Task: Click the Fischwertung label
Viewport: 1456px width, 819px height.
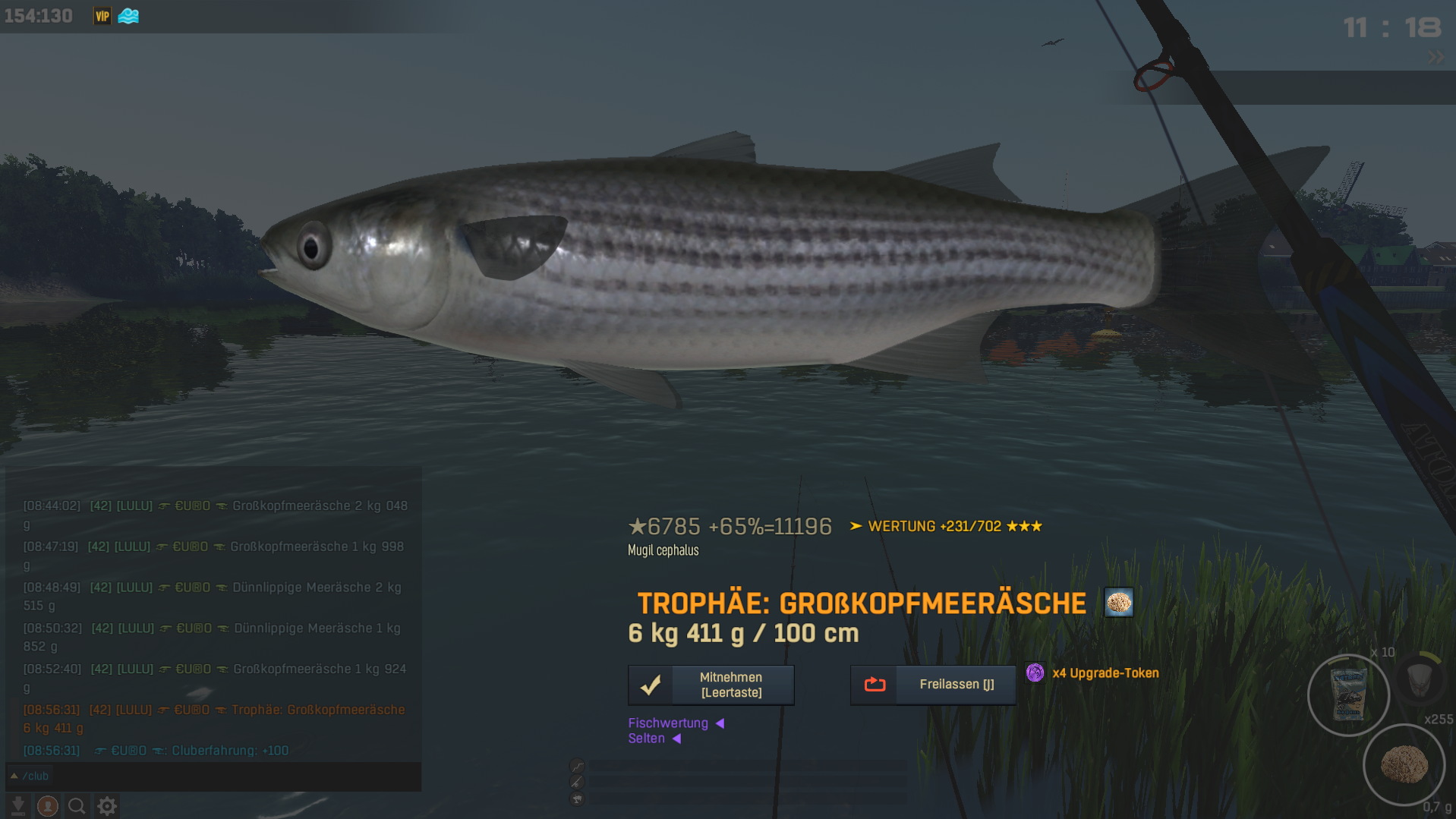Action: point(668,723)
